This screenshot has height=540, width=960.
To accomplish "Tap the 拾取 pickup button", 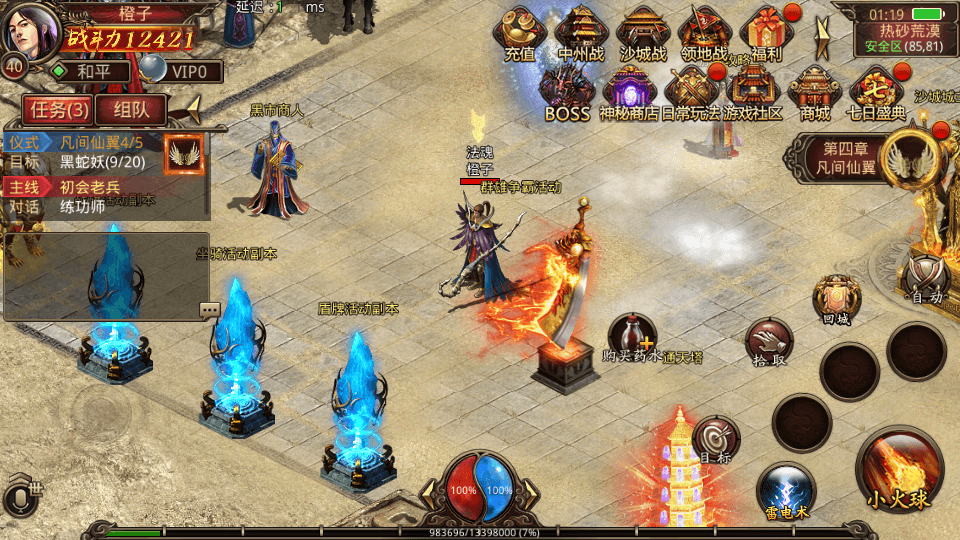I will (x=768, y=345).
